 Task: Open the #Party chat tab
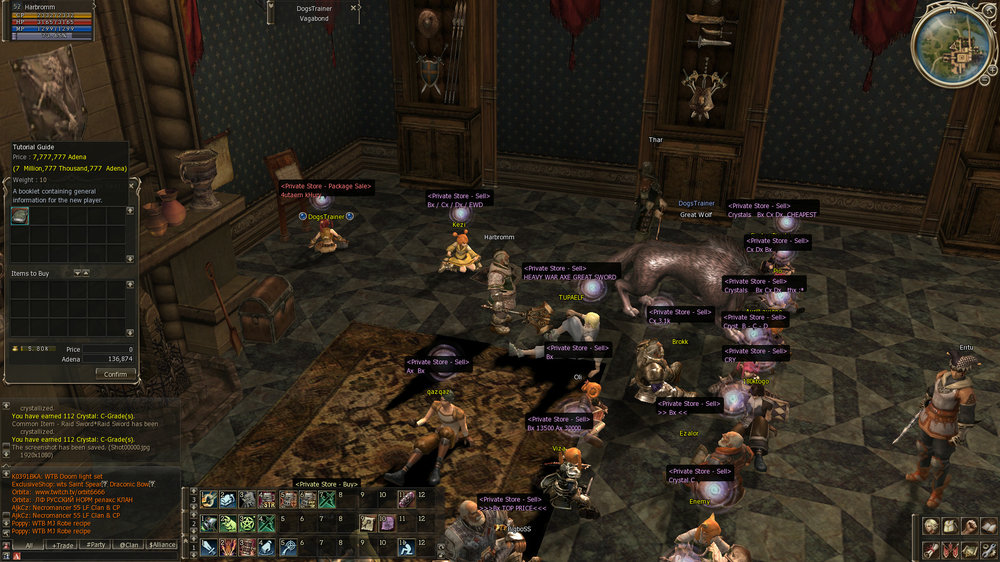point(96,545)
